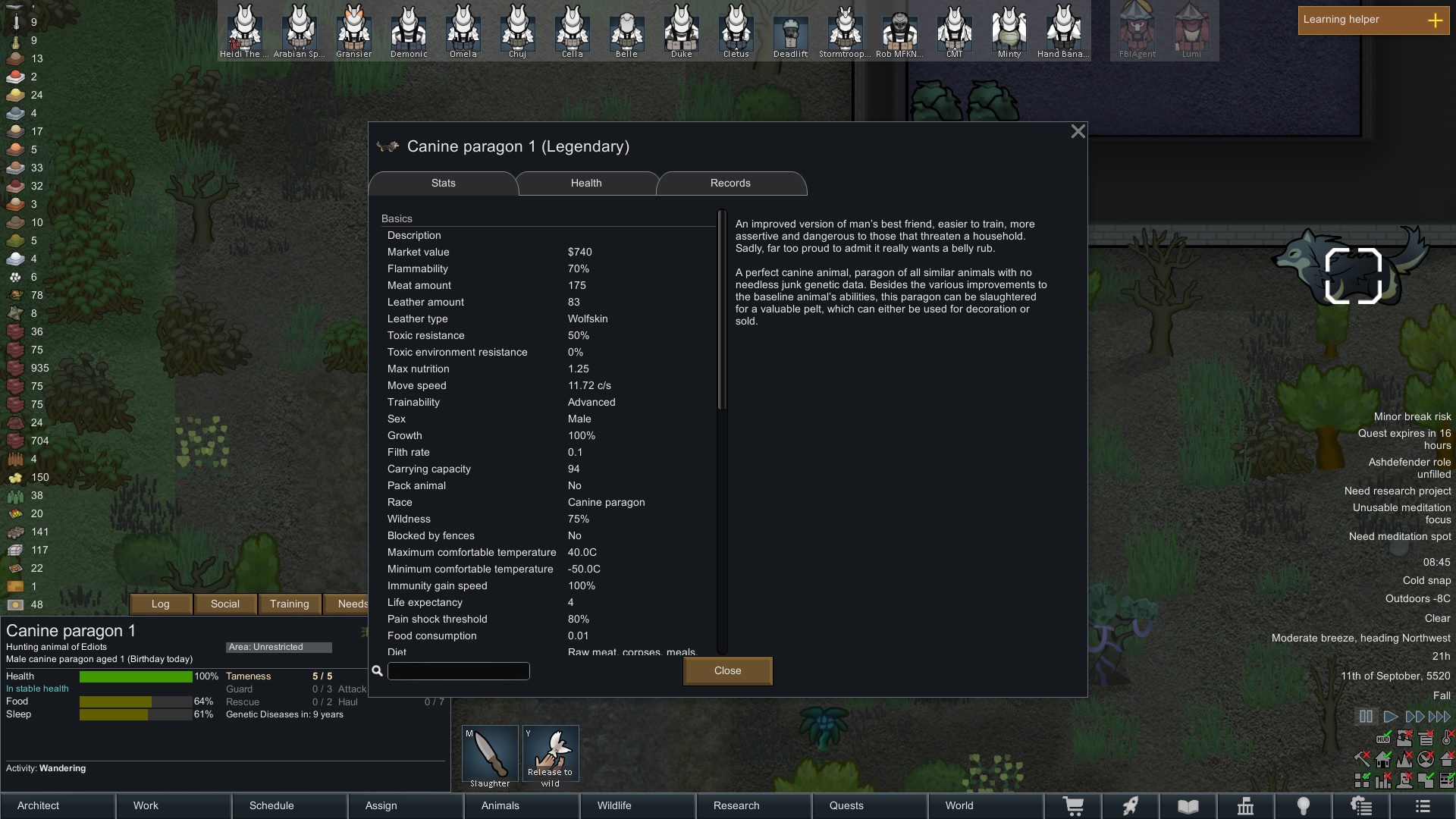The width and height of the screenshot is (1456, 819).
Task: Click the Minor break risk alert
Action: 1412,416
